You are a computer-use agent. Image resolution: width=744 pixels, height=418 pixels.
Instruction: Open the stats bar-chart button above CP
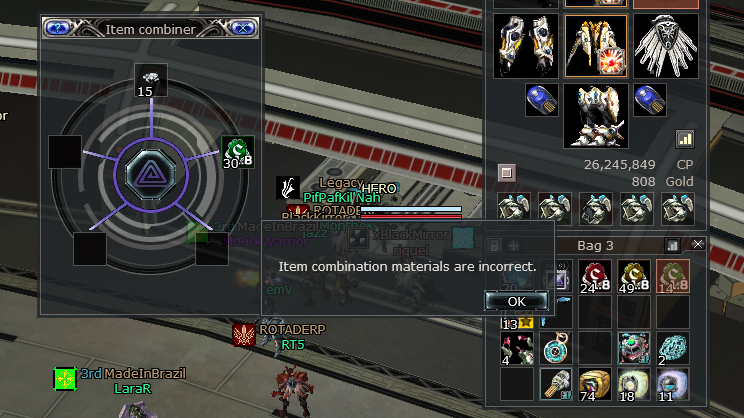686,139
